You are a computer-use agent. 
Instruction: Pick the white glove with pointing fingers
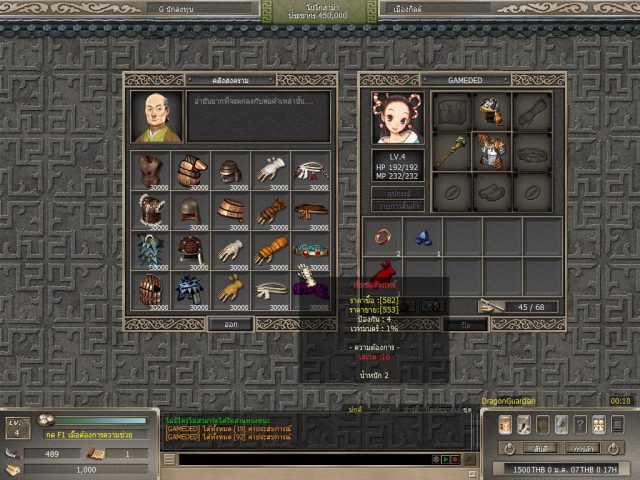[271, 171]
